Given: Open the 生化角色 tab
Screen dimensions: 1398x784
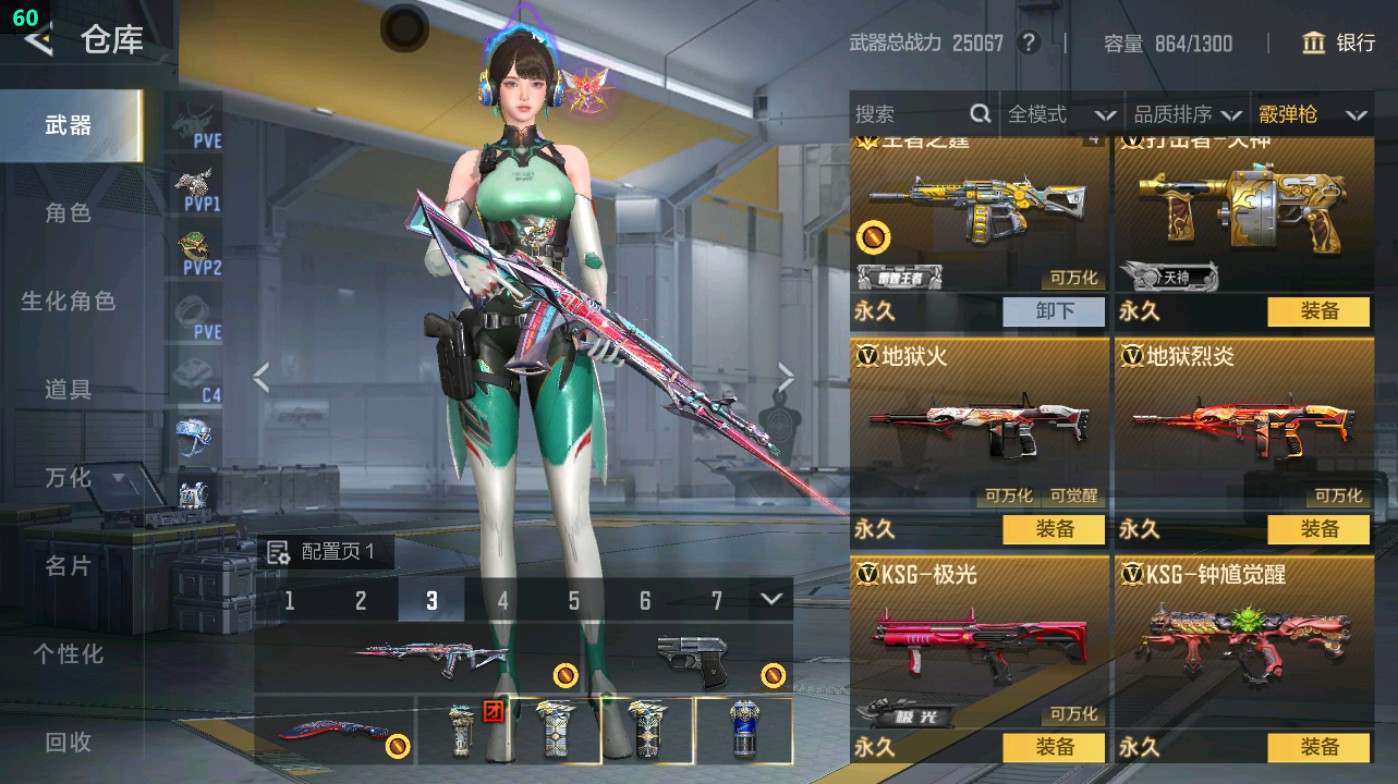Looking at the screenshot, I should point(68,301).
